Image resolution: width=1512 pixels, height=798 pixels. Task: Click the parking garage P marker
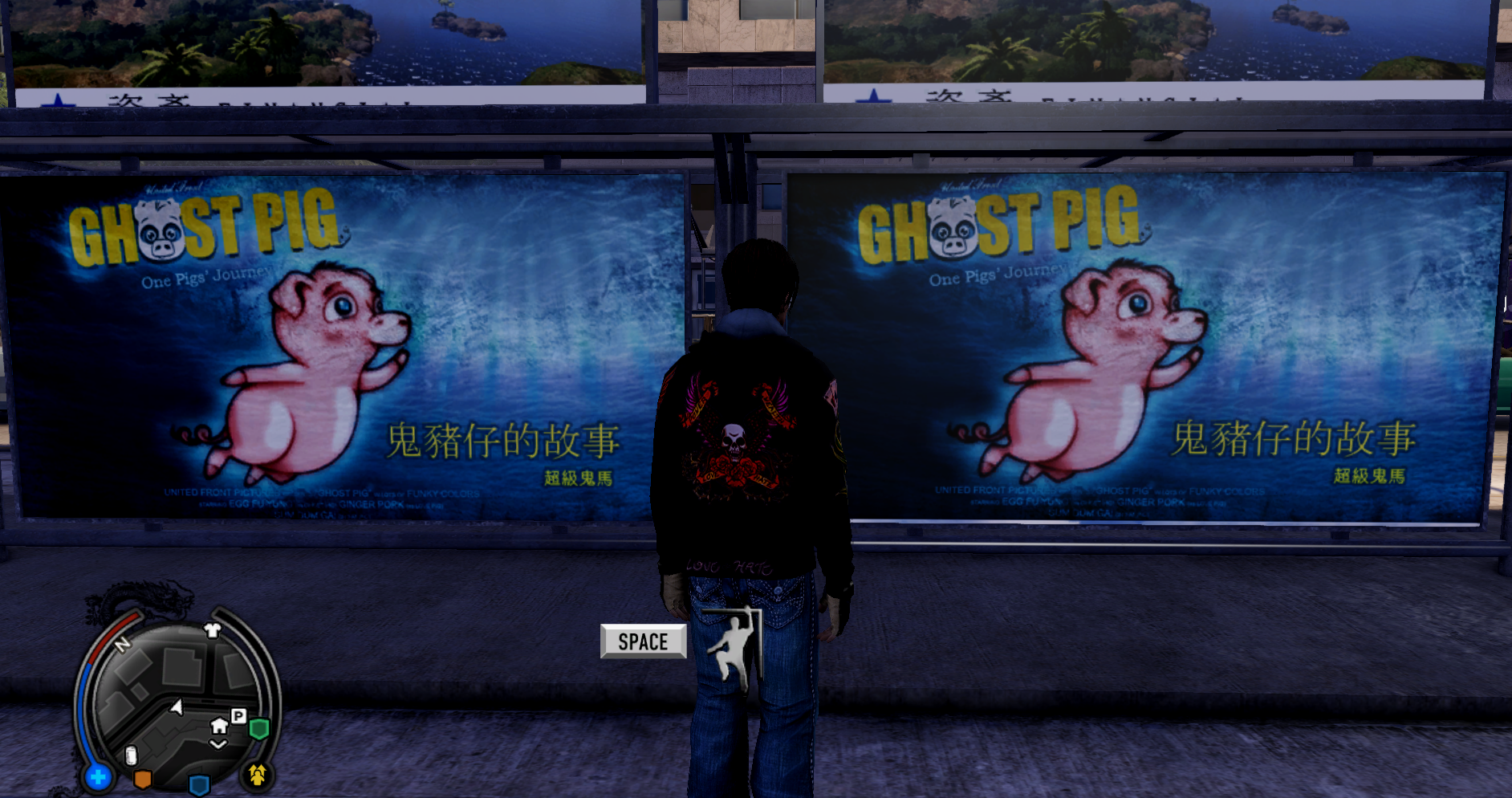point(238,715)
